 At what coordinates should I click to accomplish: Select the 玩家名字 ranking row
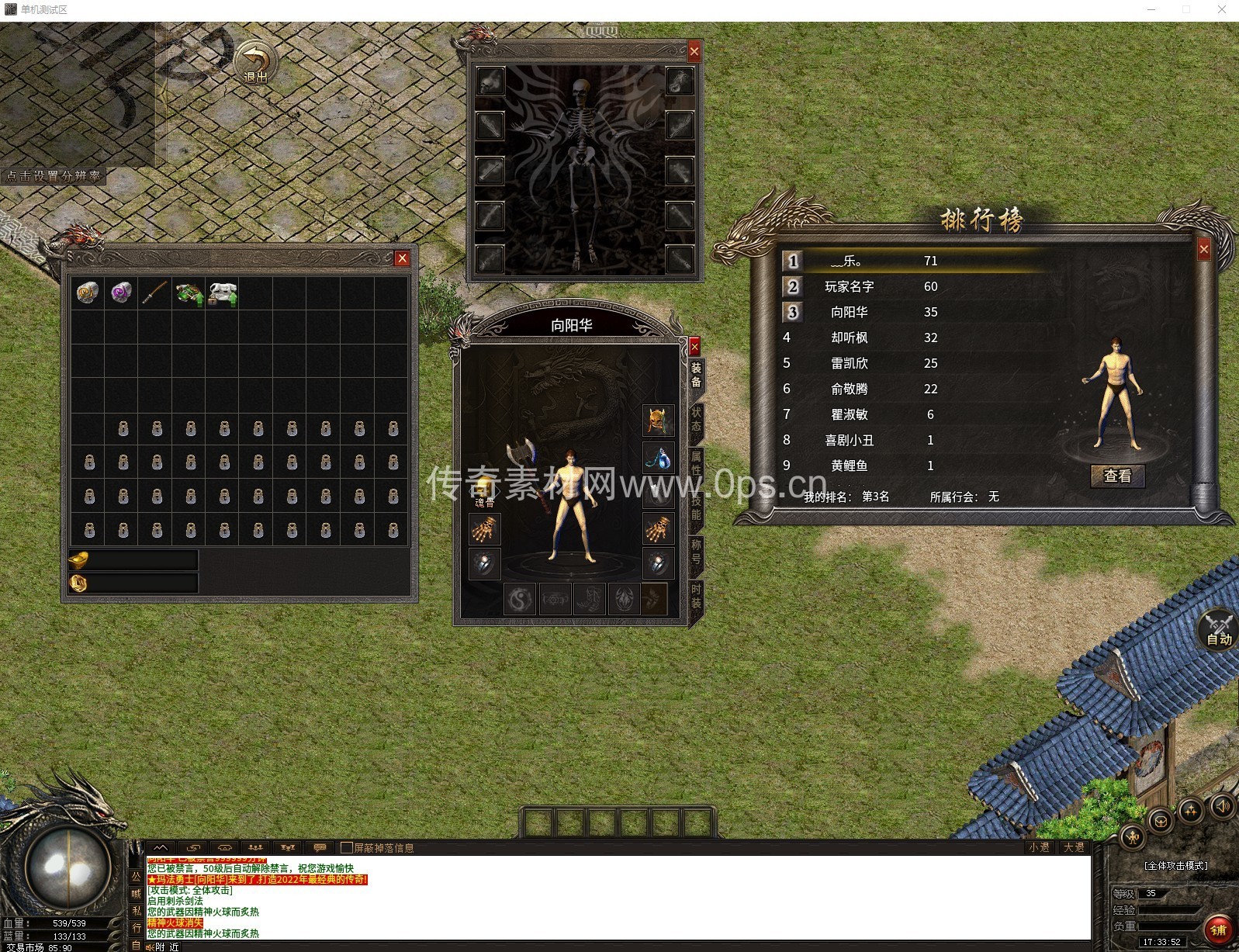(849, 286)
